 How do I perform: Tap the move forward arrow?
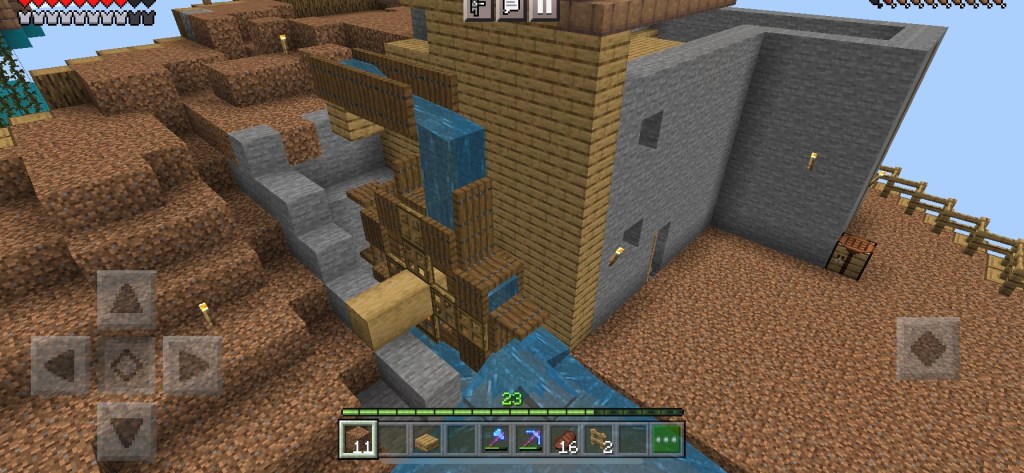point(126,300)
